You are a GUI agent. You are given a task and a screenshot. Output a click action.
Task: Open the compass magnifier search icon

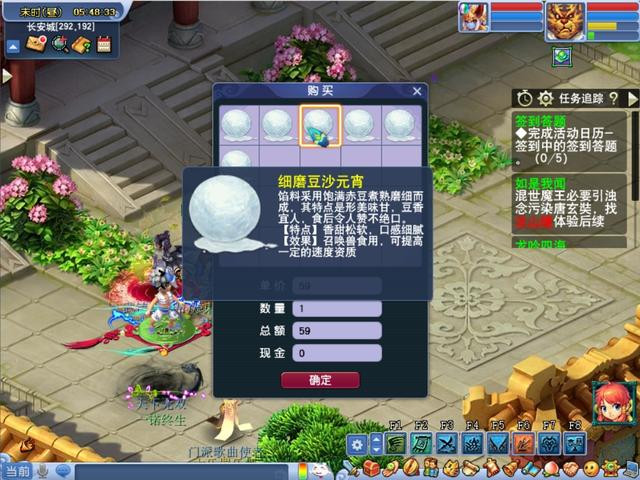coord(59,44)
